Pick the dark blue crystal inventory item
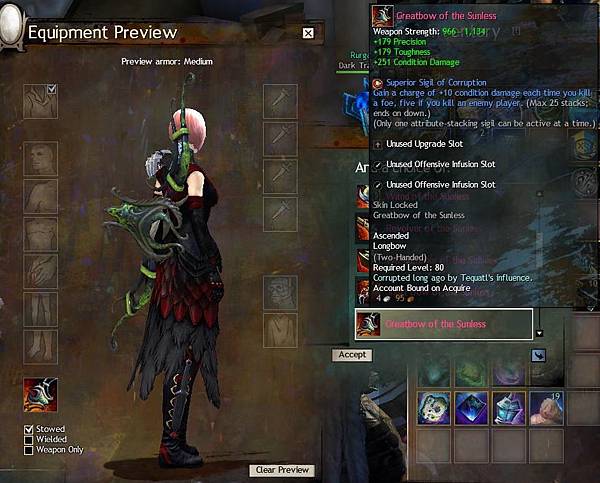 pyautogui.click(x=472, y=409)
